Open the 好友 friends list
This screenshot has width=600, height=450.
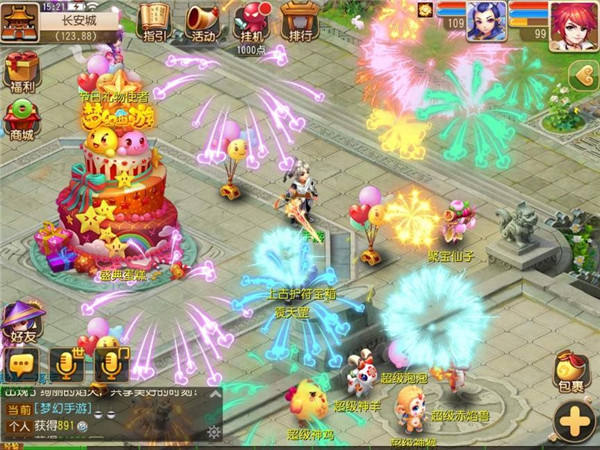tap(20, 325)
